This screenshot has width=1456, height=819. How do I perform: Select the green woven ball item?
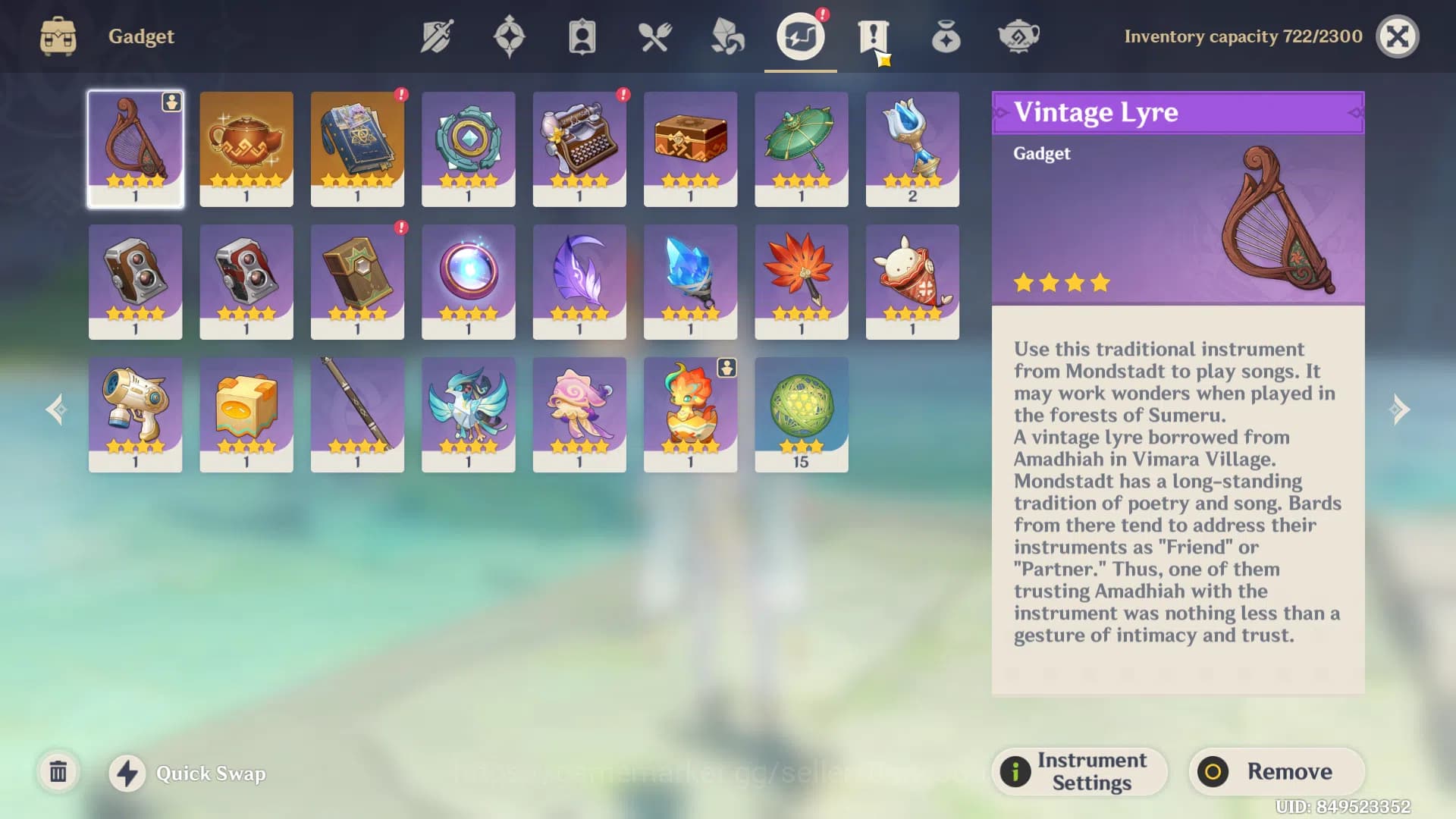coord(802,414)
